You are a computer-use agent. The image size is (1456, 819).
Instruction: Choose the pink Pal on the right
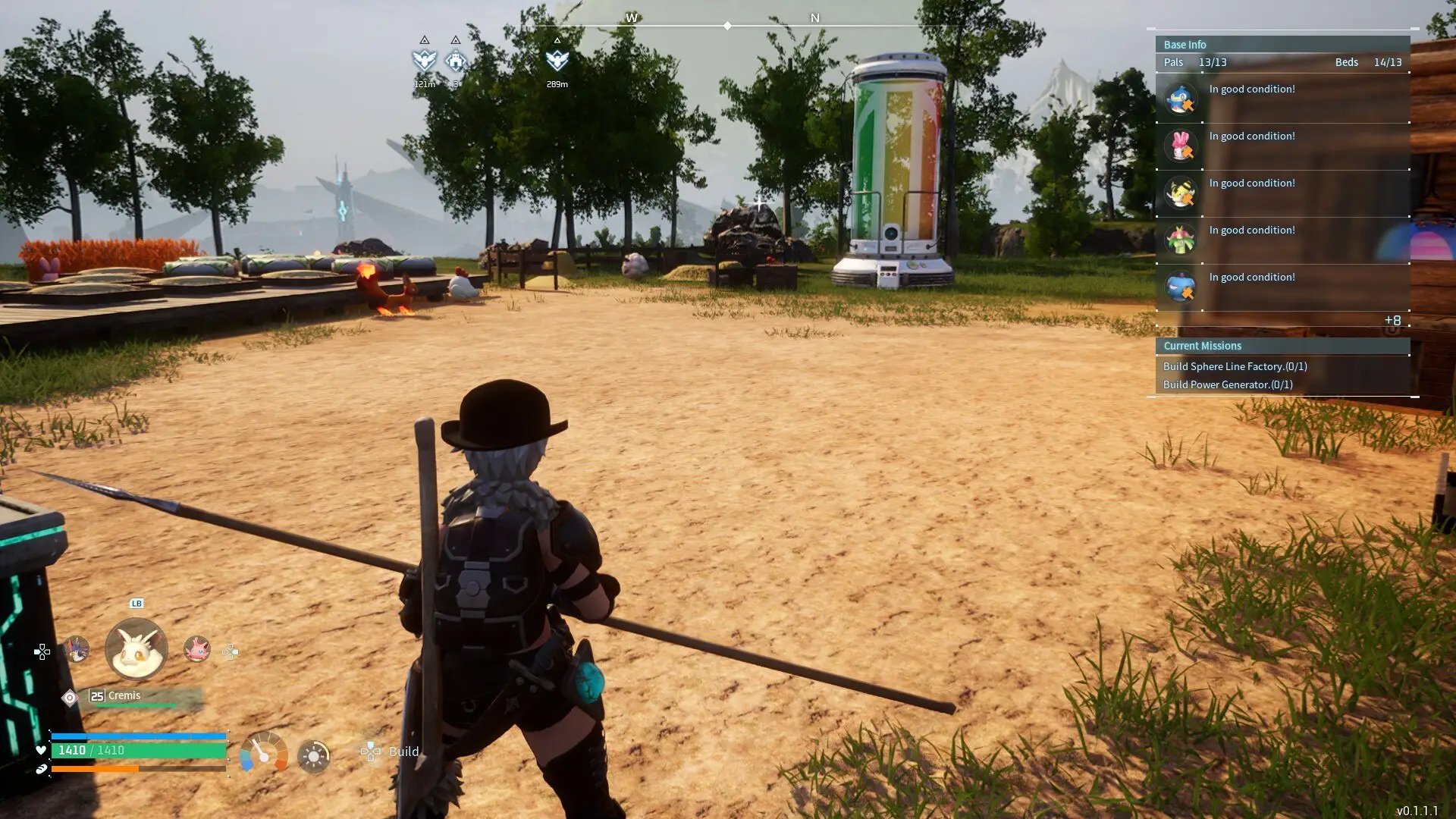click(x=196, y=649)
